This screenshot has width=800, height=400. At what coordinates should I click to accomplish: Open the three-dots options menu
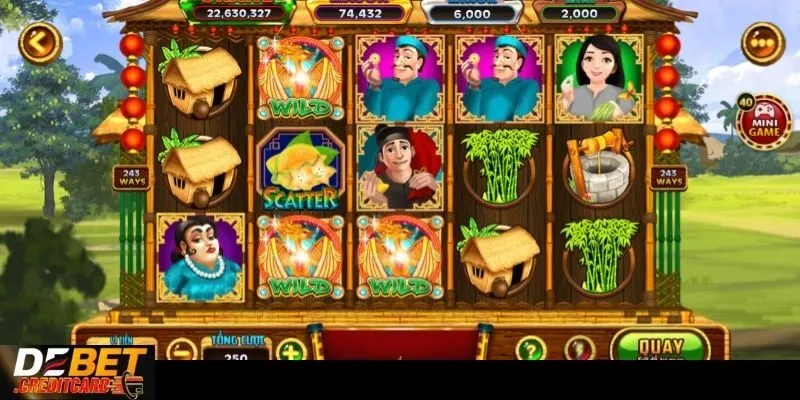tap(763, 43)
